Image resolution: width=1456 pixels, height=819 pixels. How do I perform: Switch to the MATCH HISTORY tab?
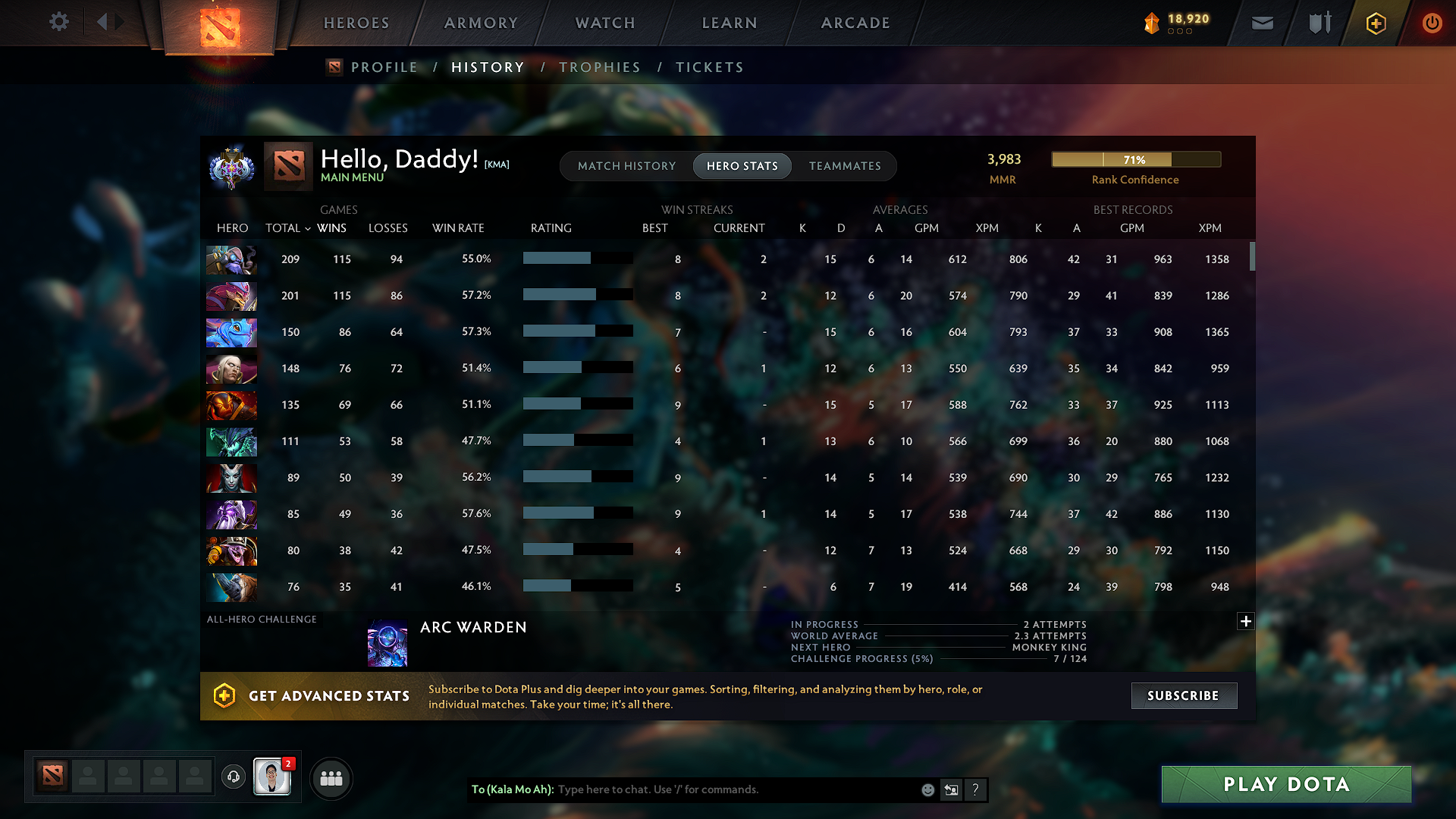[x=626, y=165]
